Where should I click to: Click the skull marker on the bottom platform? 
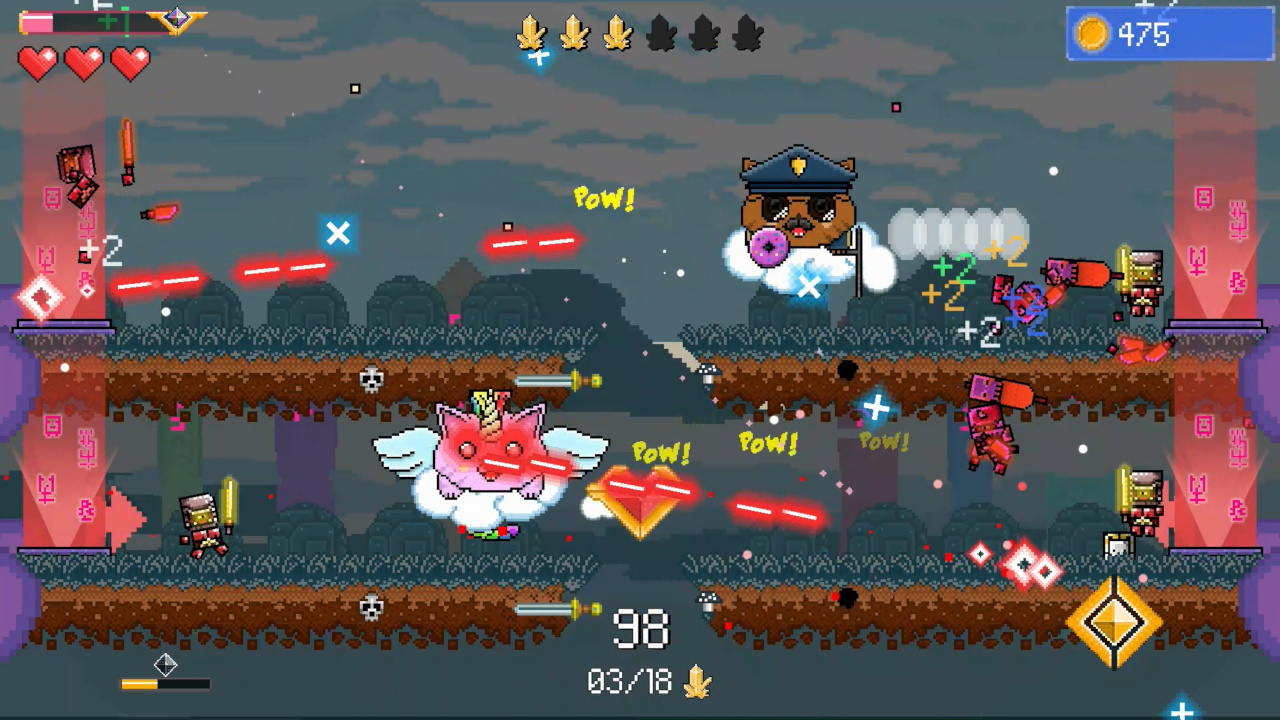point(371,608)
